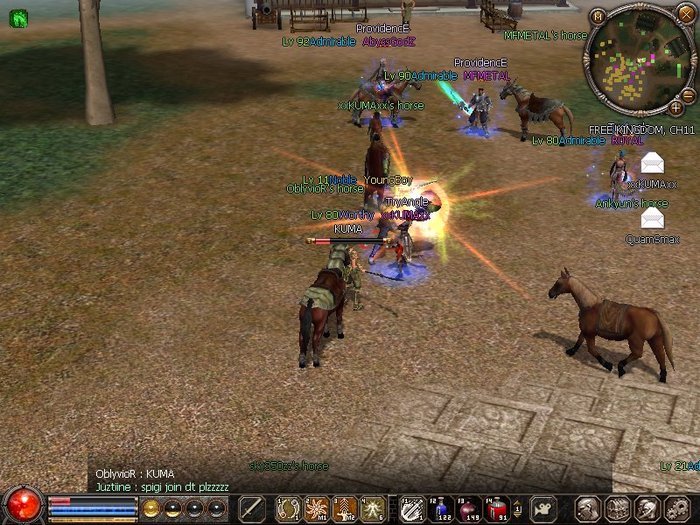The width and height of the screenshot is (700, 525).
Task: Open the inventory chest icon
Action: tap(614, 507)
